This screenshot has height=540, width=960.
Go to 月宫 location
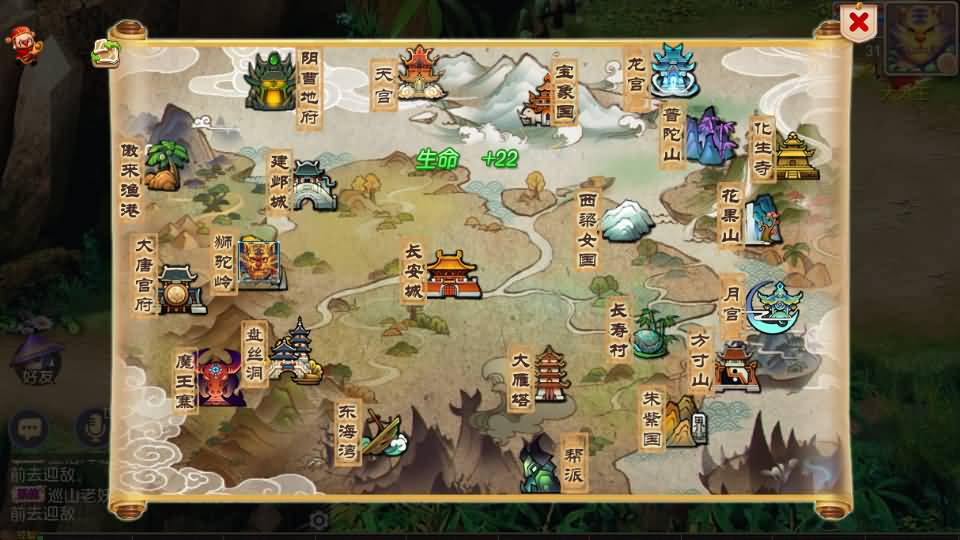point(773,307)
